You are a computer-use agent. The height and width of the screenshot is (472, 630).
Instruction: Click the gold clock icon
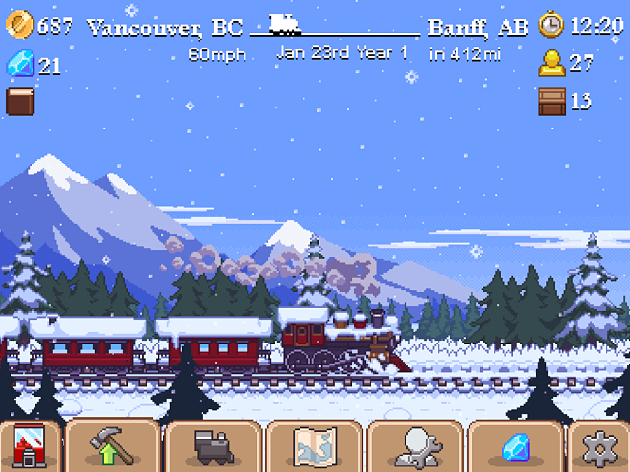point(551,25)
